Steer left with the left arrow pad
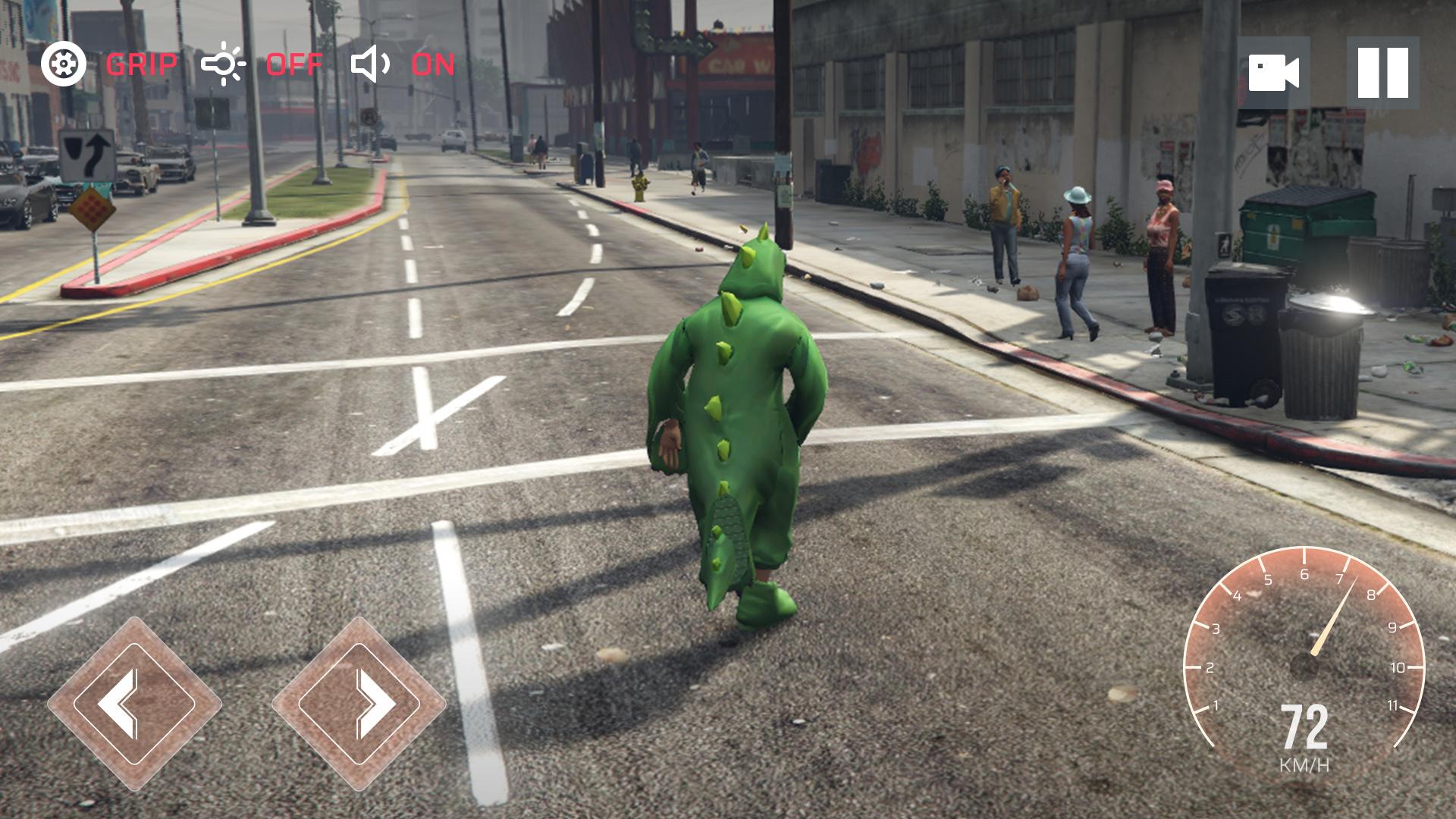Viewport: 1456px width, 819px height. pyautogui.click(x=134, y=703)
